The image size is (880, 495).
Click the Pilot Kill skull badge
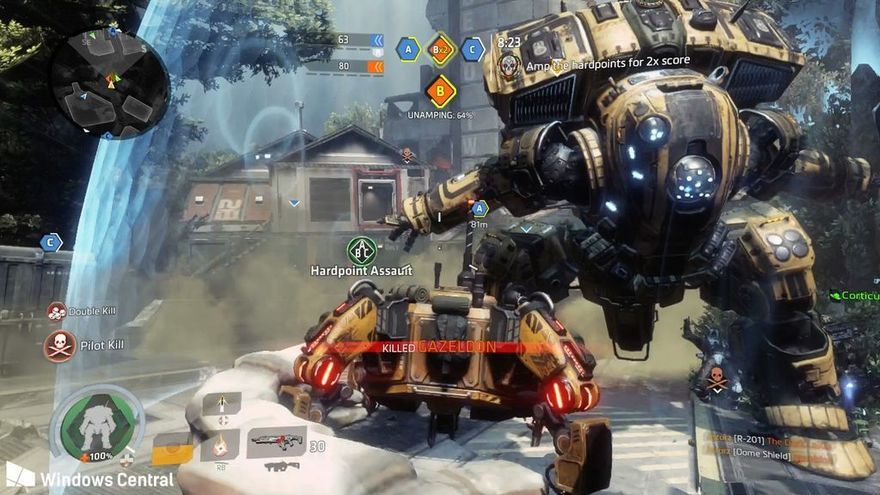(x=59, y=346)
